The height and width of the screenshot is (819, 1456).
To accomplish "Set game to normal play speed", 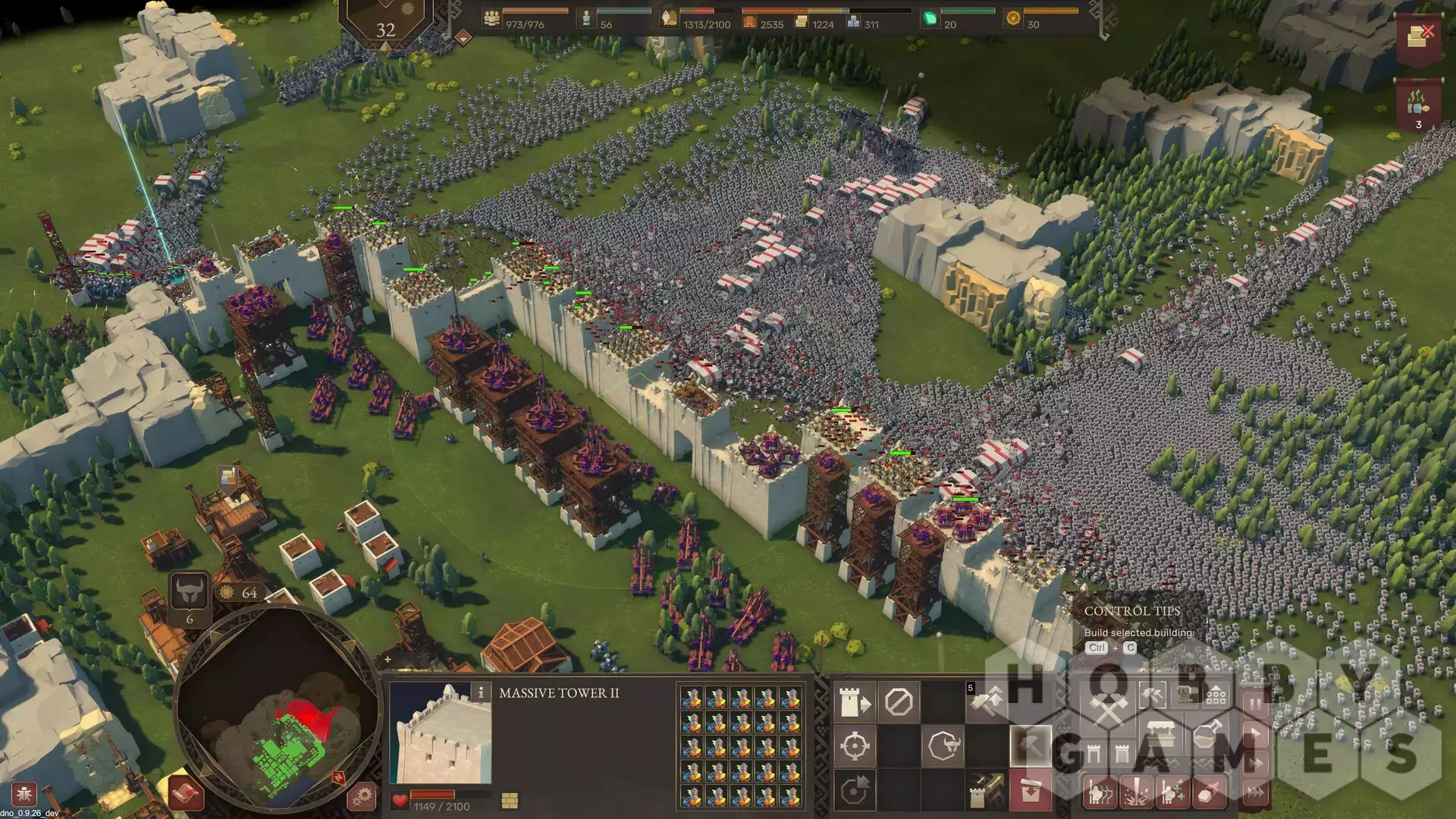I will (x=1256, y=734).
